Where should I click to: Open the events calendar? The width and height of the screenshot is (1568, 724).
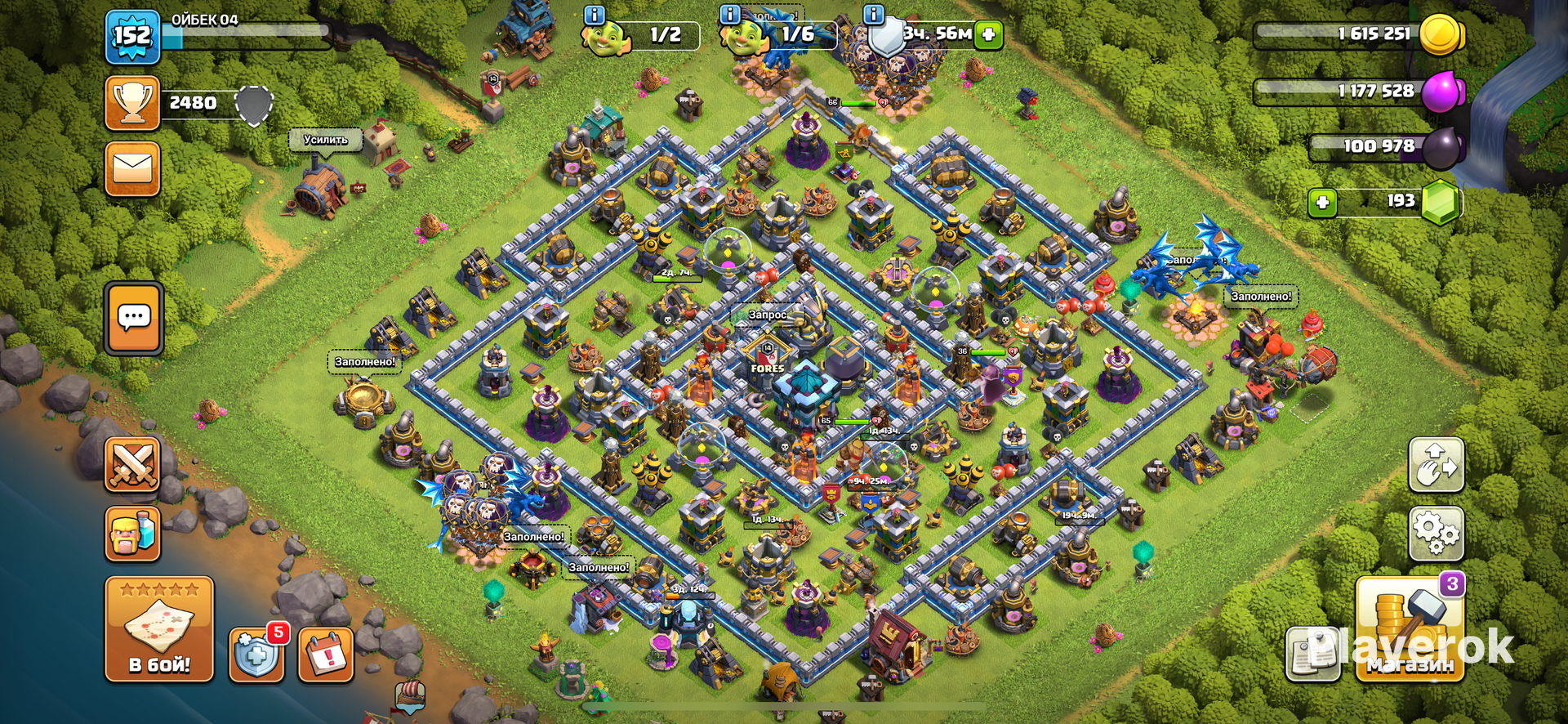coord(326,655)
